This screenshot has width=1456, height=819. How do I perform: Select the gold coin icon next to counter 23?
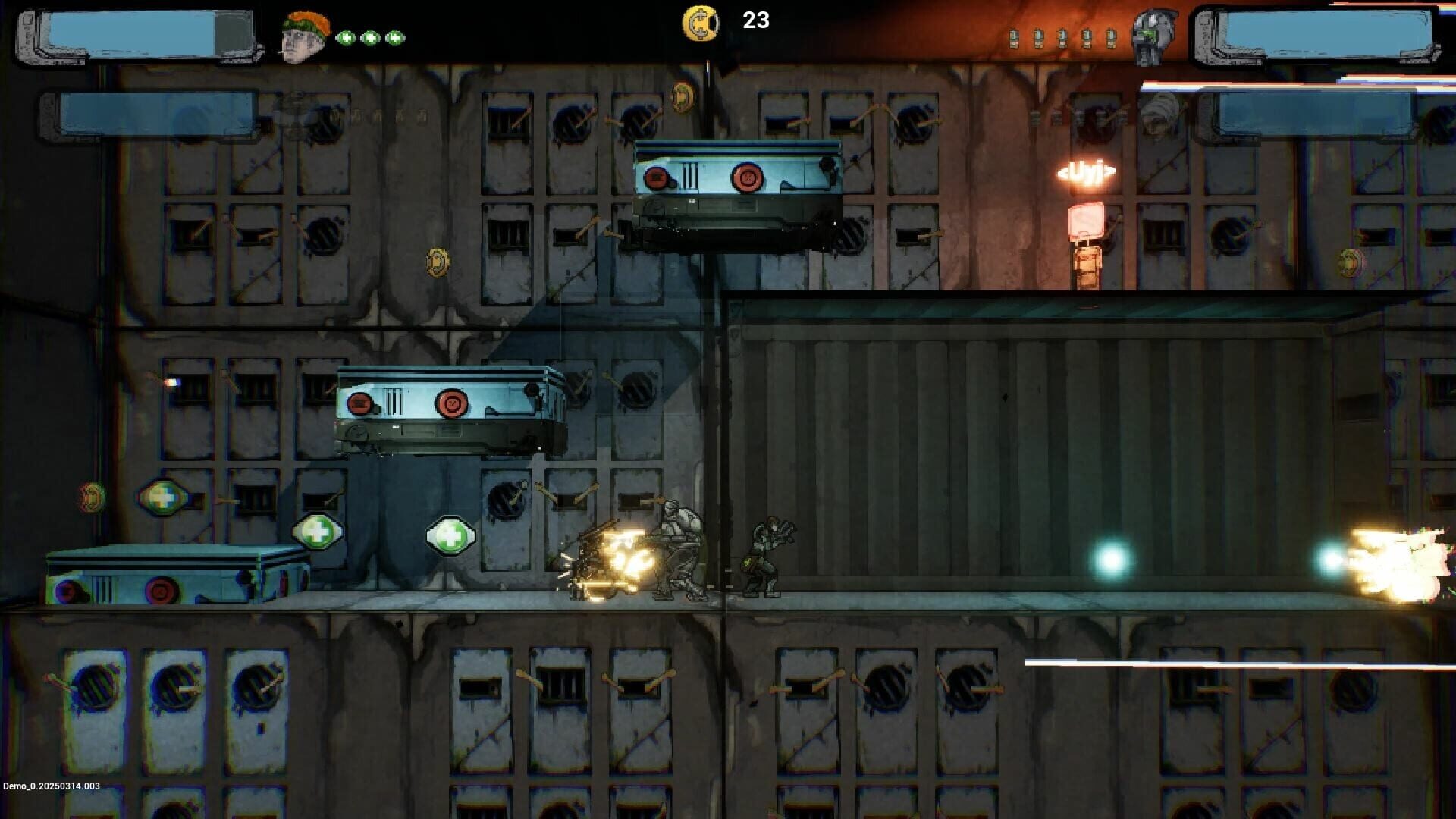point(701,23)
